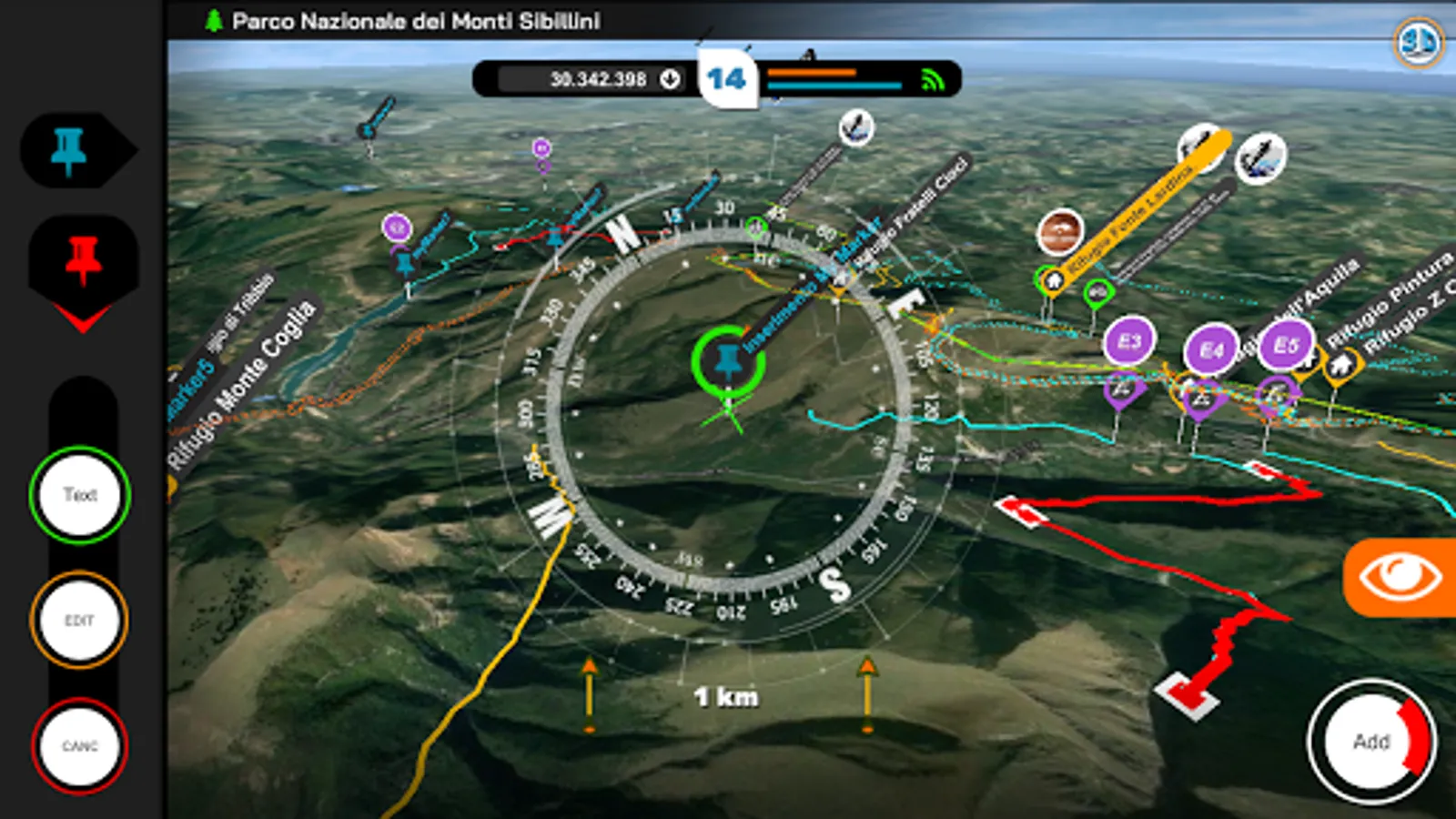Select the purple E5 map marker
The height and width of the screenshot is (819, 1456).
tap(1285, 346)
